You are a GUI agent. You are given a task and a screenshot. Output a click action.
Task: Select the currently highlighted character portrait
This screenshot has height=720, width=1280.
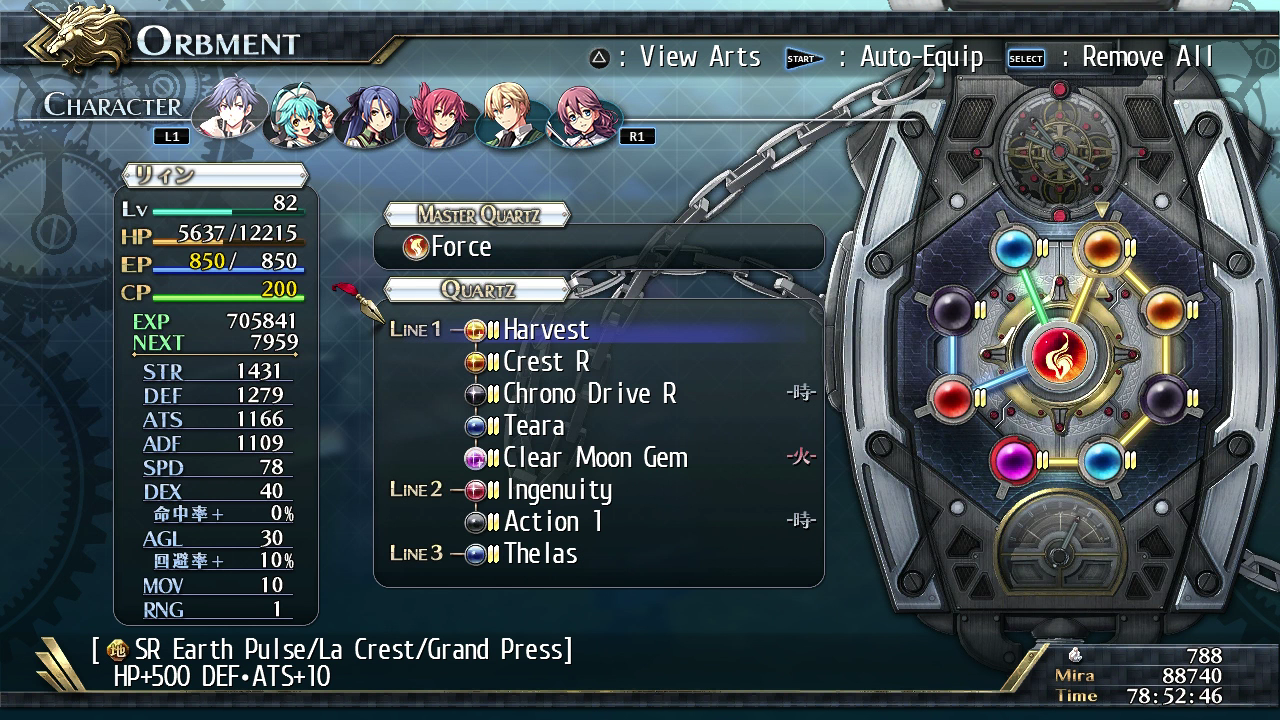click(x=228, y=113)
